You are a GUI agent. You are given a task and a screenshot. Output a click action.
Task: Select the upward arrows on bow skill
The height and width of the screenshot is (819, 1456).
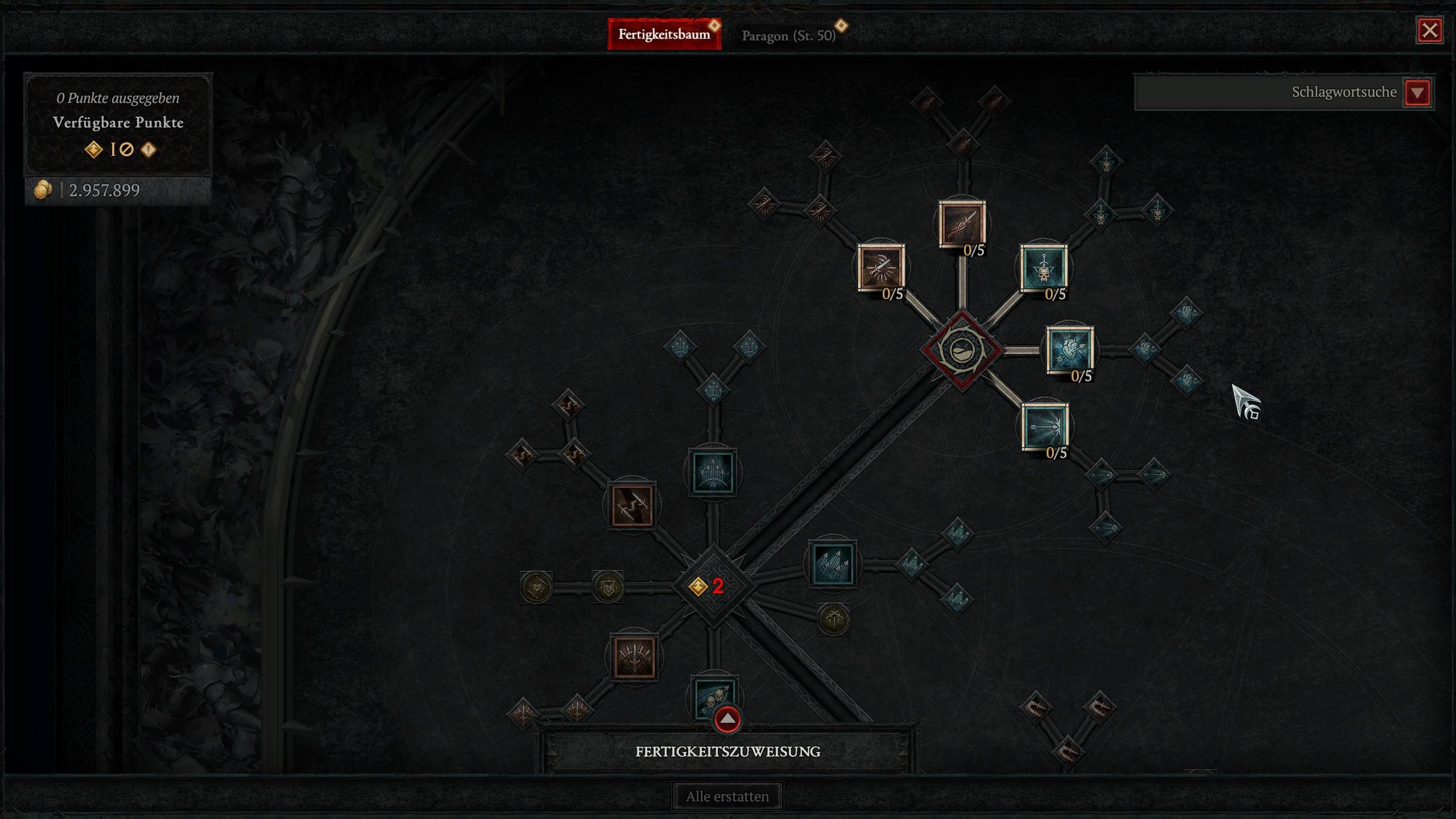pos(712,471)
